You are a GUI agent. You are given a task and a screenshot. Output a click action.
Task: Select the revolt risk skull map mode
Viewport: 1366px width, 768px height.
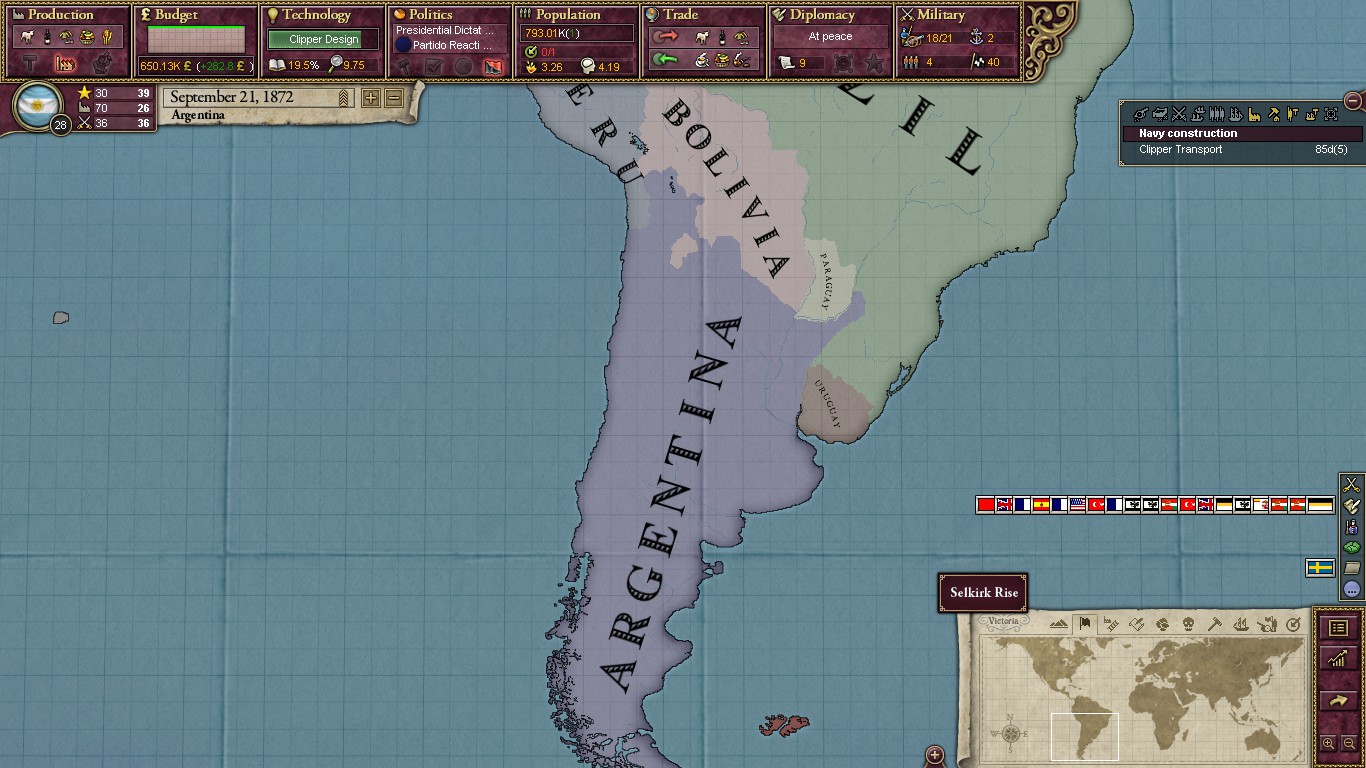click(x=1188, y=626)
